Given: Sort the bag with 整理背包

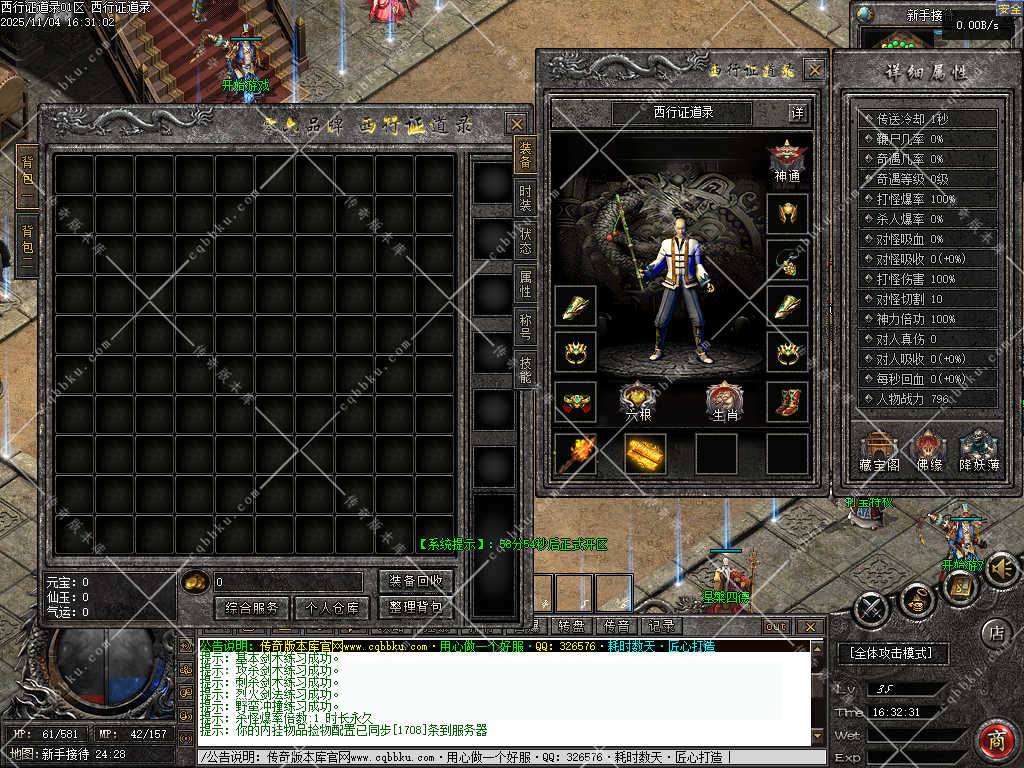Looking at the screenshot, I should (x=416, y=607).
